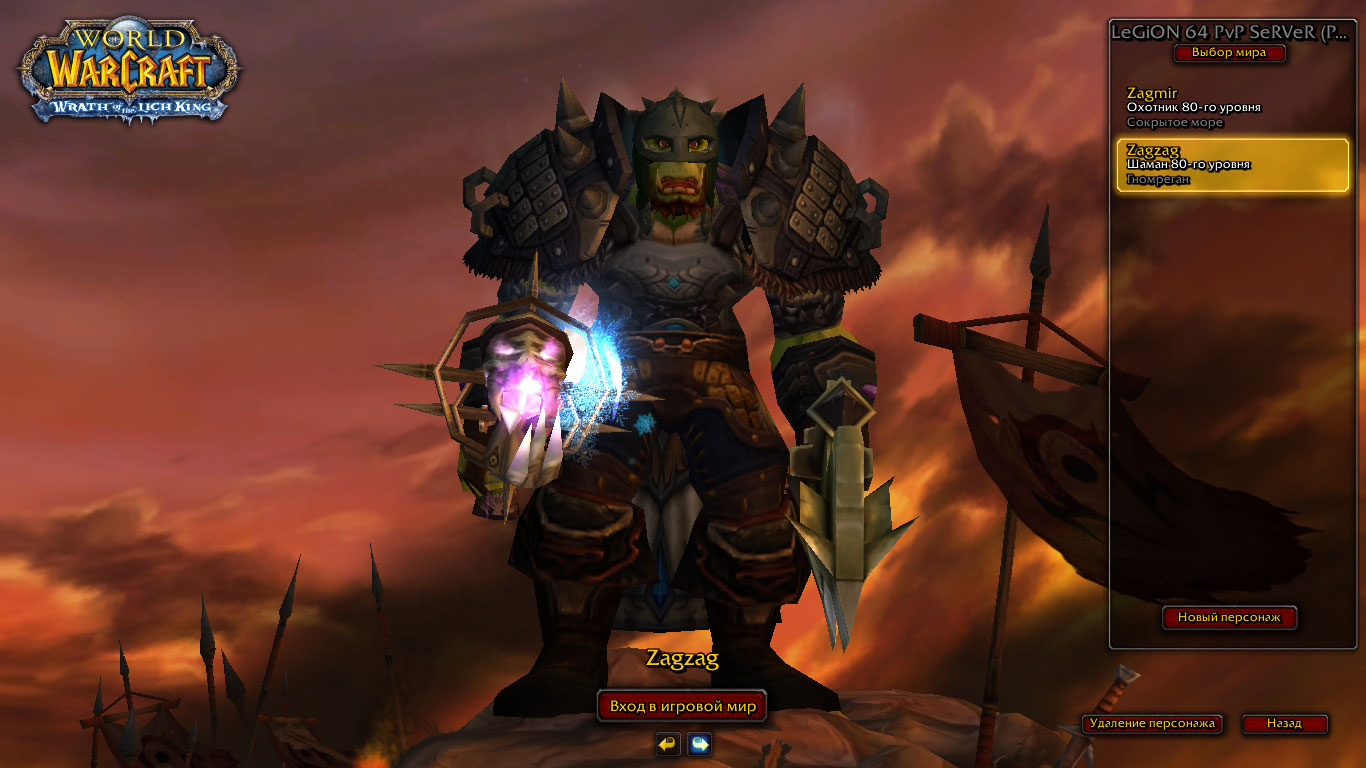Image resolution: width=1366 pixels, height=768 pixels.
Task: Click the 'Удаление персонажа' button
Action: 1152,723
